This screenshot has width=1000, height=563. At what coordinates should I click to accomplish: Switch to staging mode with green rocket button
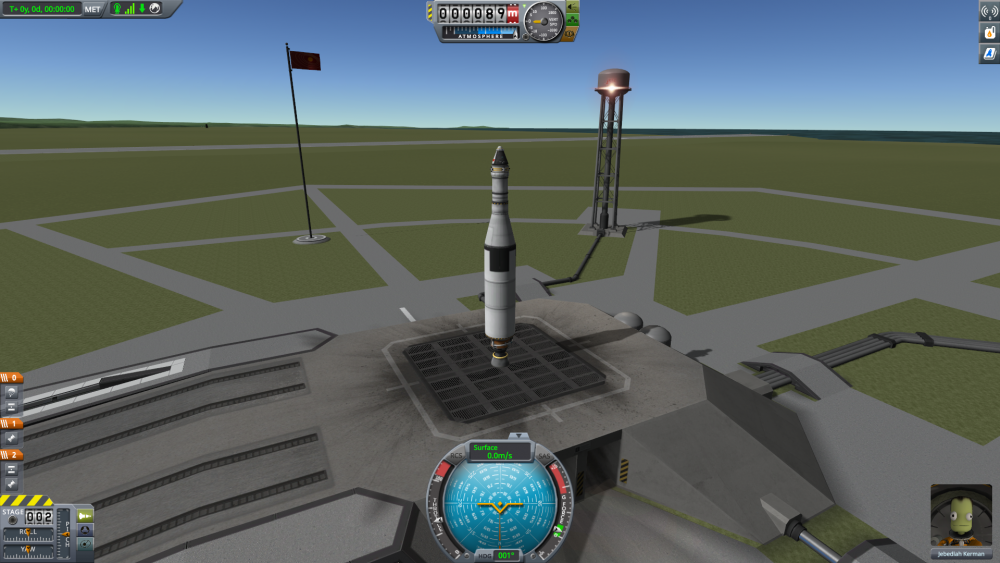(x=85, y=516)
